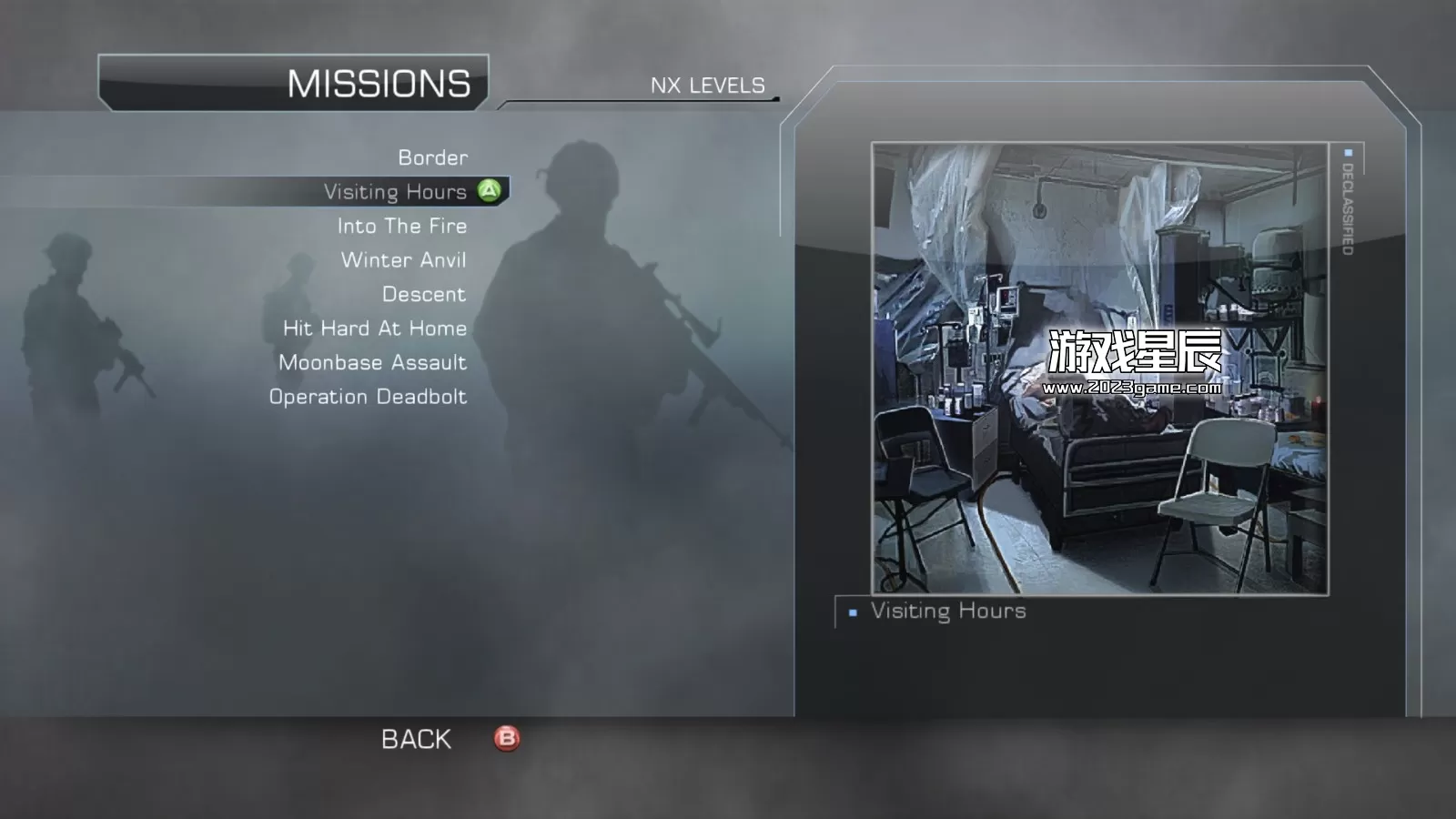Screen dimensions: 1456x819
Task: Choose the Visiting Hours mission
Action: 395,192
